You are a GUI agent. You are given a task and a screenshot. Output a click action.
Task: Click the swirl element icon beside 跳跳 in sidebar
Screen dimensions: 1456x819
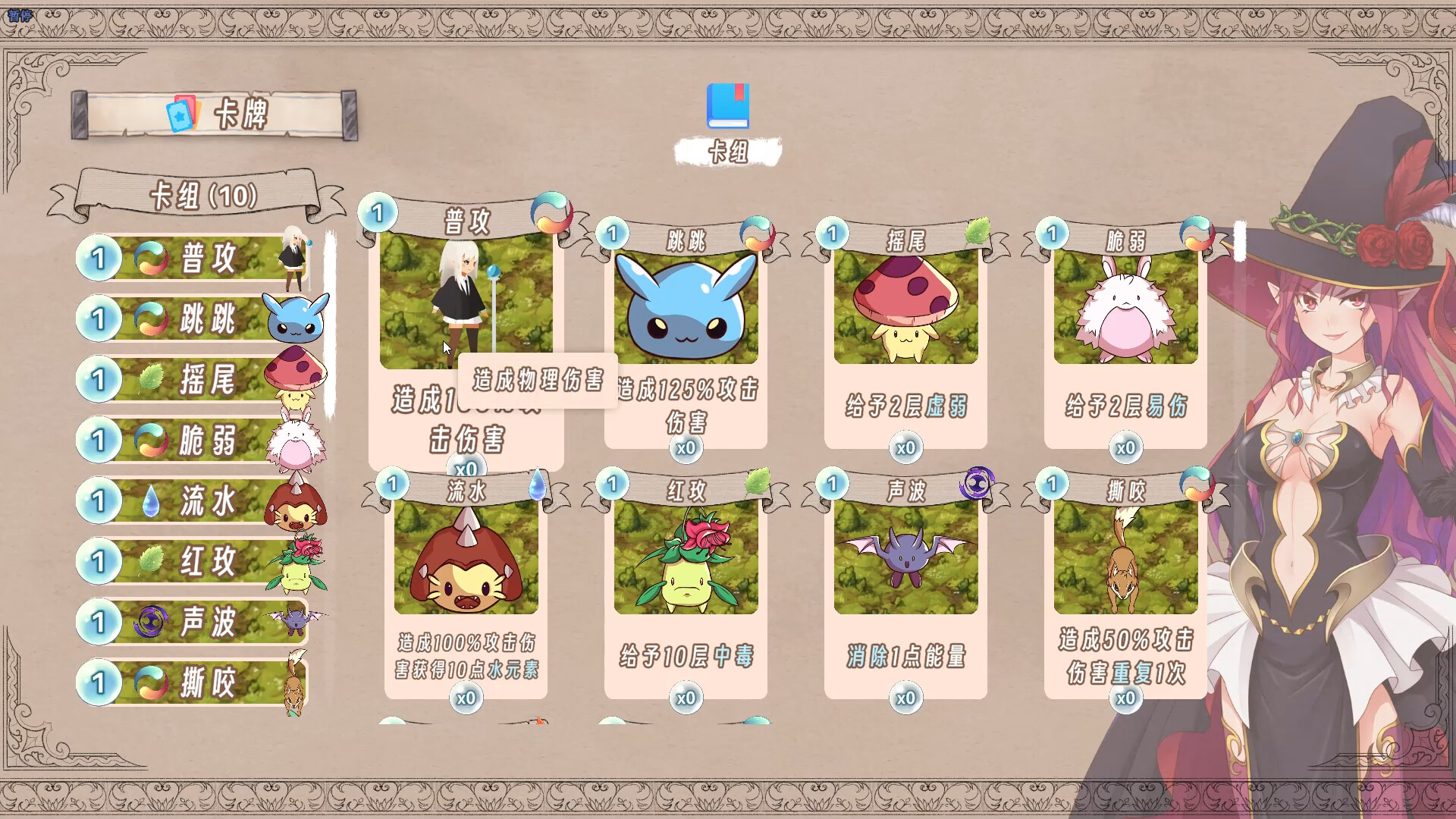pyautogui.click(x=152, y=319)
